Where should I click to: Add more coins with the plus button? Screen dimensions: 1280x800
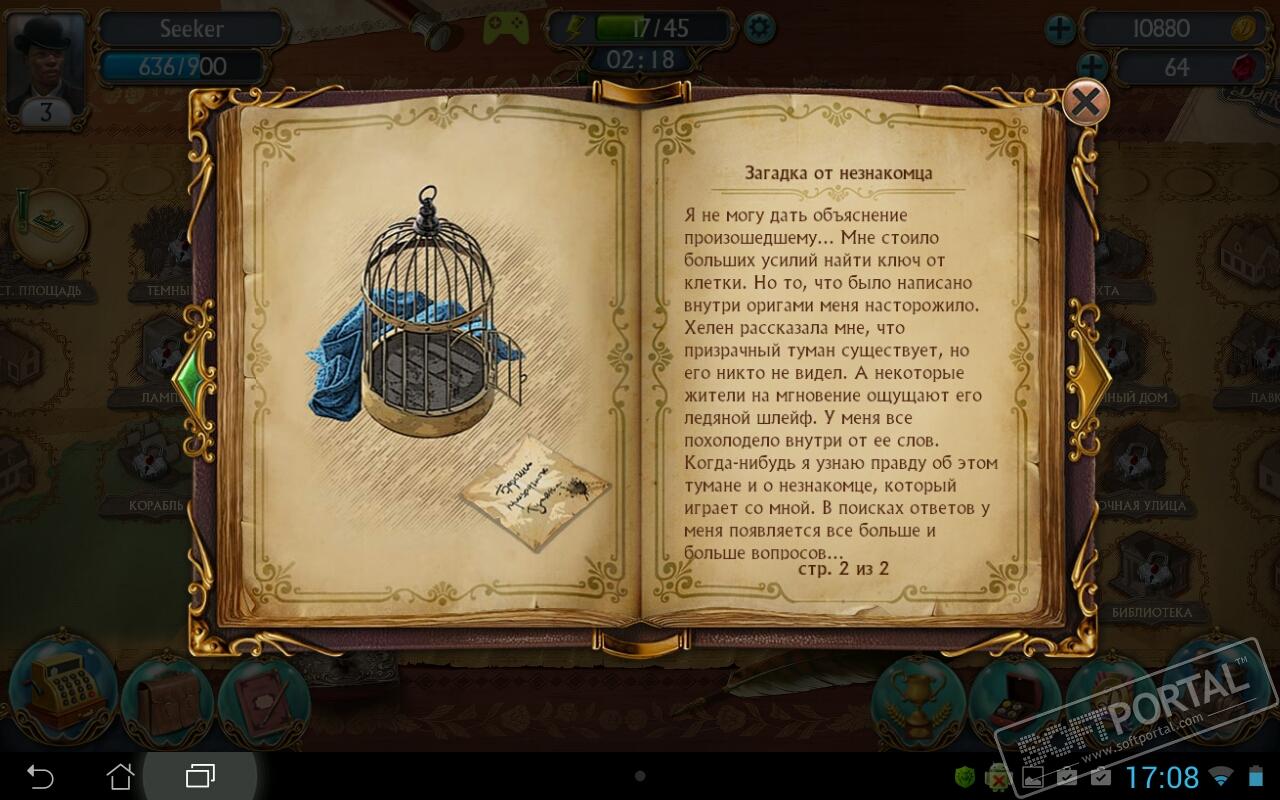(1060, 29)
